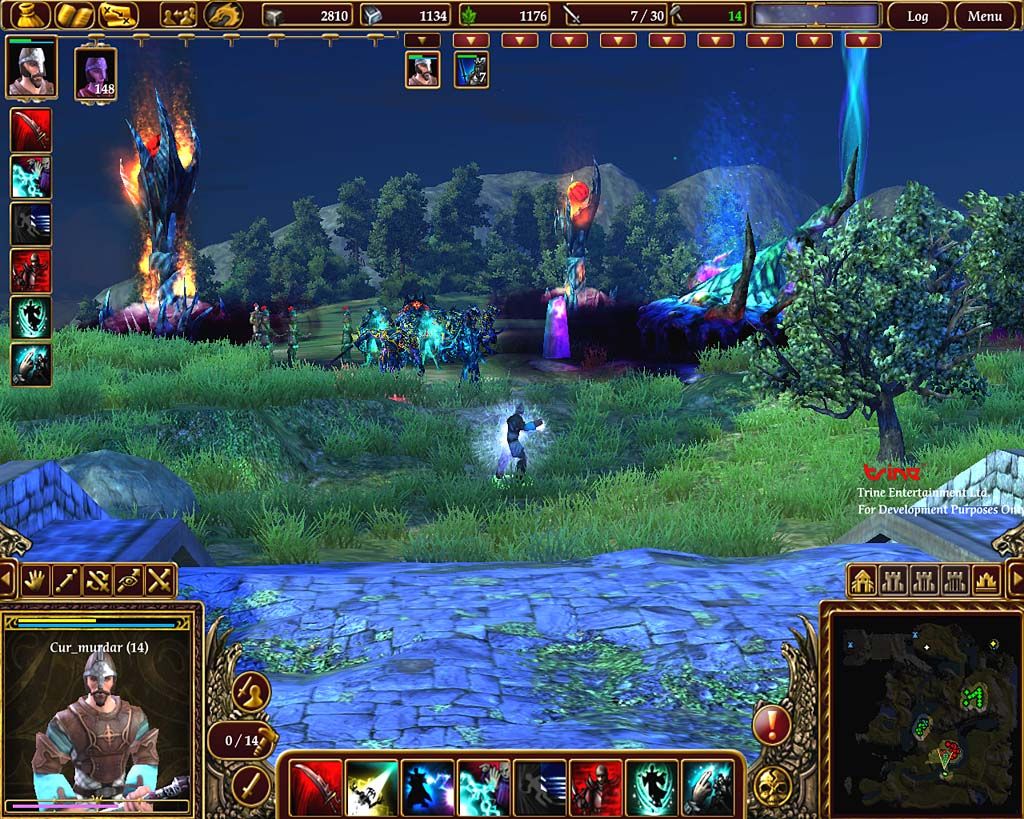The width and height of the screenshot is (1024, 819).
Task: Select the purple hooded hero portrait
Action: tap(96, 72)
